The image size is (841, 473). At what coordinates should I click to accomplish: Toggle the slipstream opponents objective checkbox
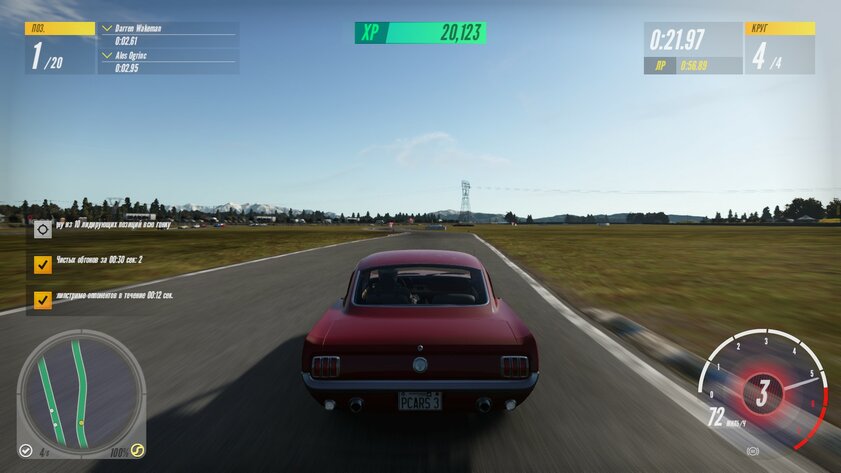point(42,299)
